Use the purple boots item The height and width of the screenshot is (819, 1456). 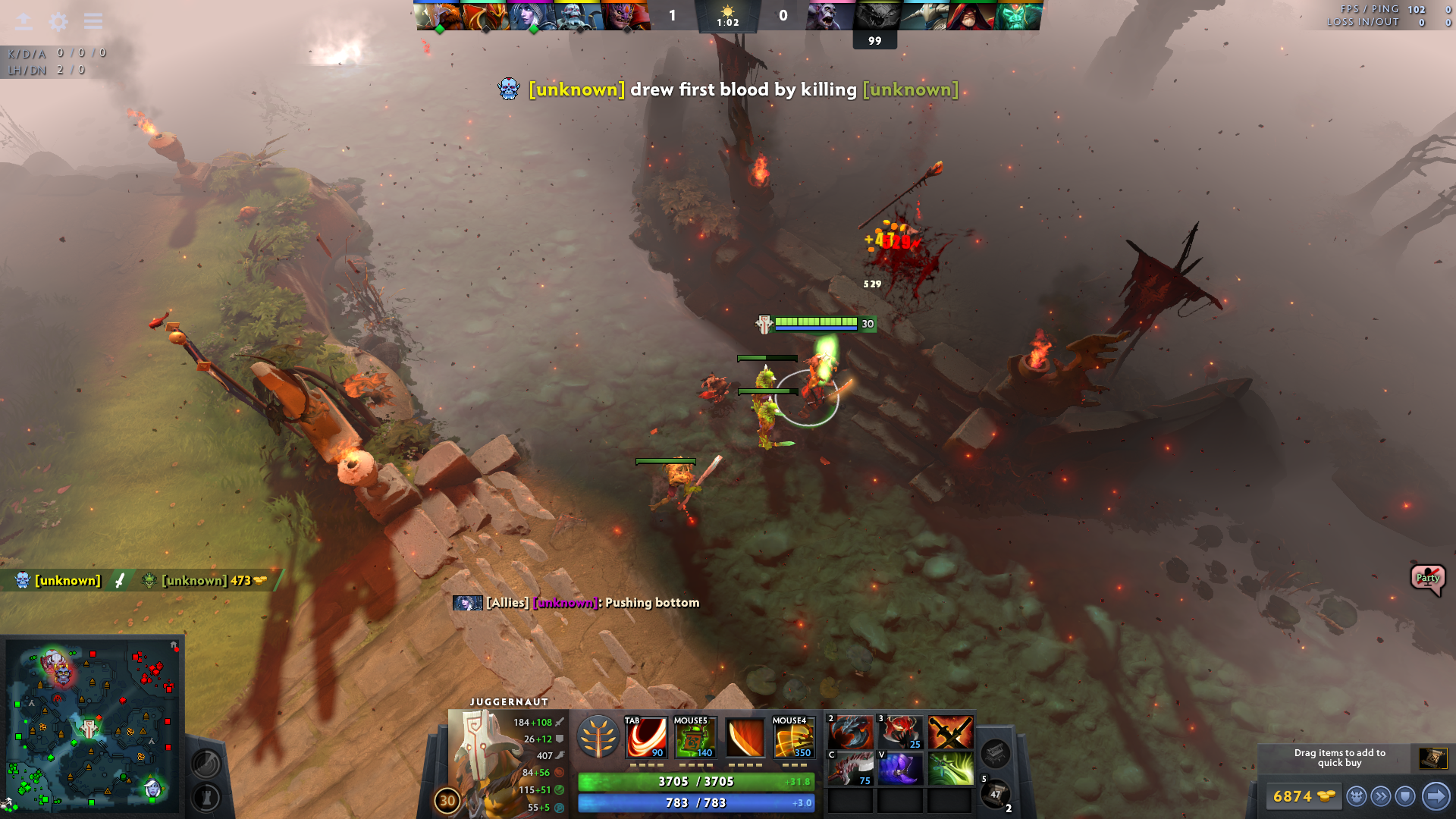click(x=900, y=770)
